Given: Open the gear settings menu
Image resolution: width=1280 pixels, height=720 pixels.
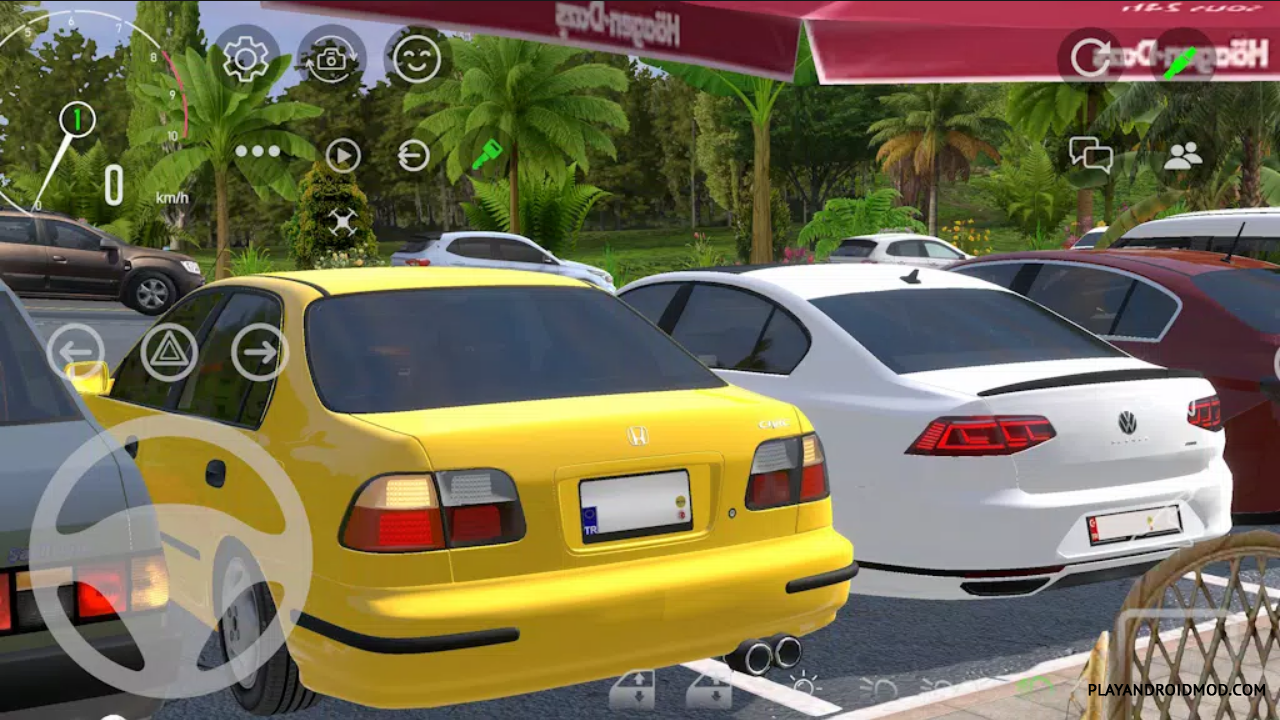Looking at the screenshot, I should tap(246, 58).
